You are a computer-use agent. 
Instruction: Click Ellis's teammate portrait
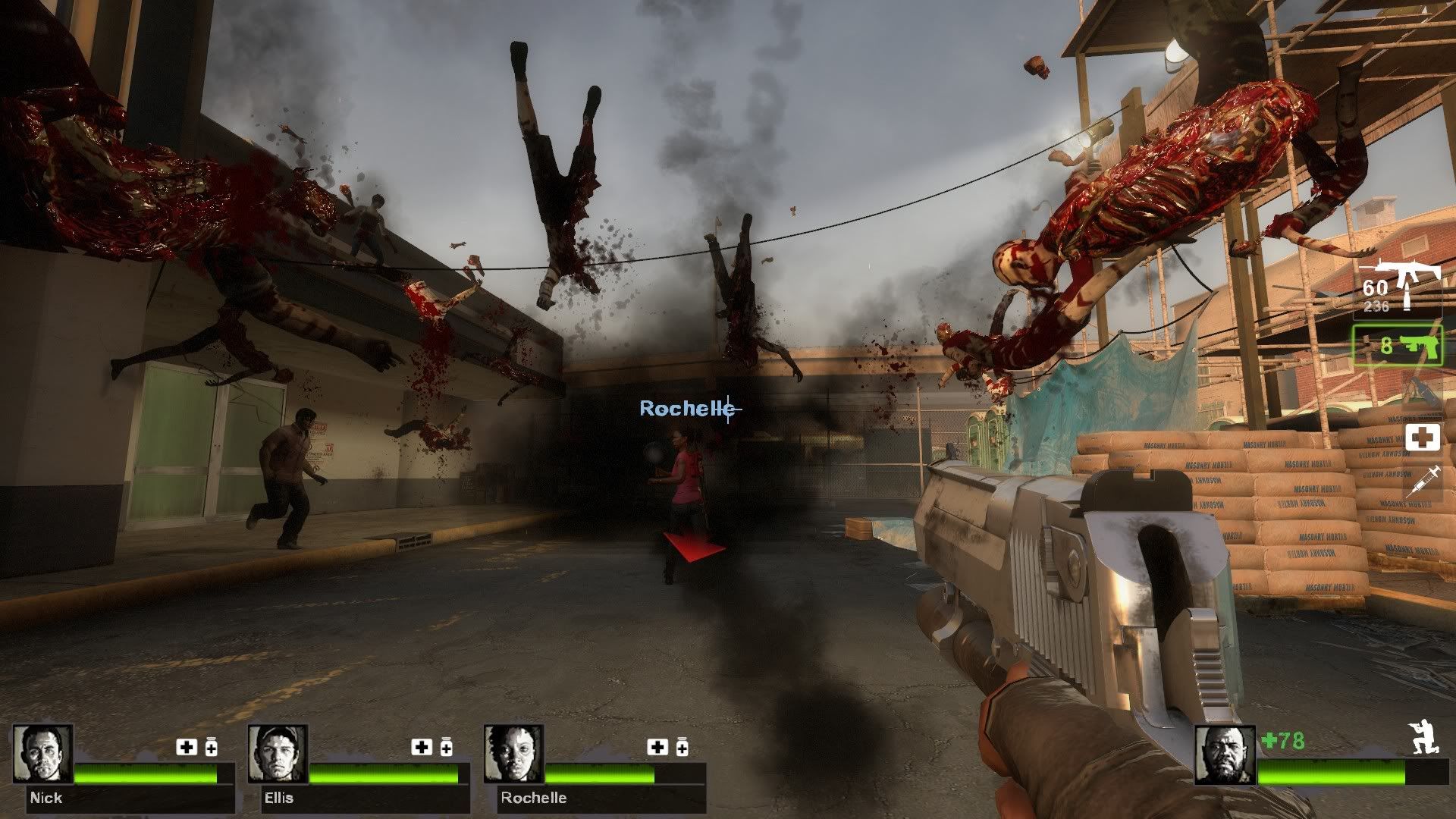pyautogui.click(x=277, y=754)
